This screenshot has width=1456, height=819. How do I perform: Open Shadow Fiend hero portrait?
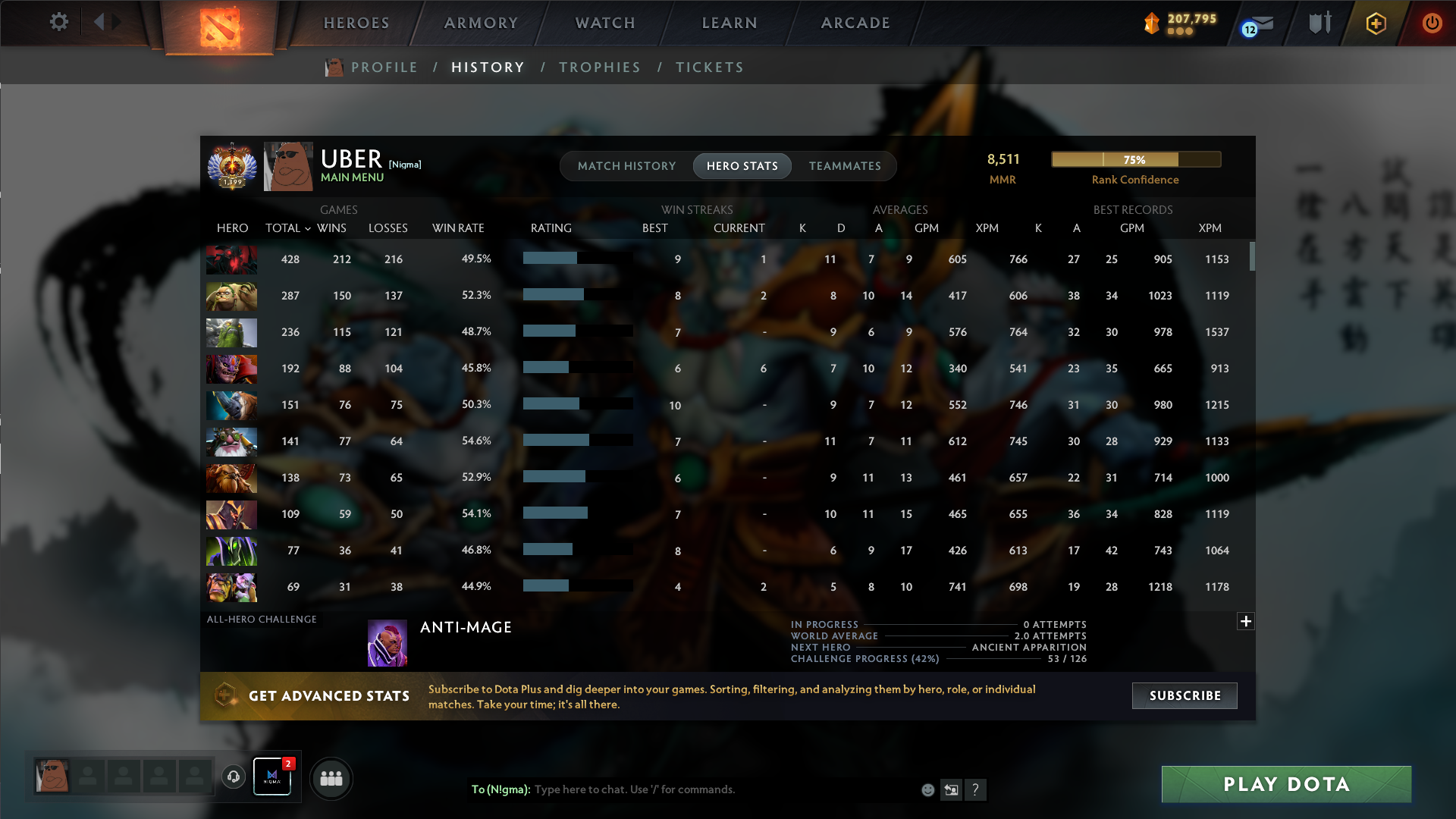(231, 259)
